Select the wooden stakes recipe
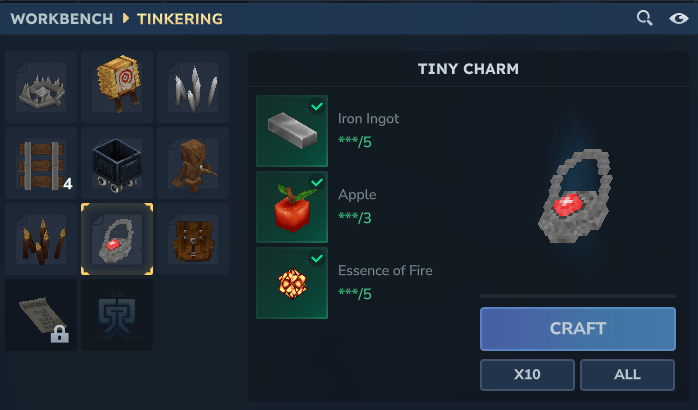698x410 pixels. pyautogui.click(x=41, y=239)
